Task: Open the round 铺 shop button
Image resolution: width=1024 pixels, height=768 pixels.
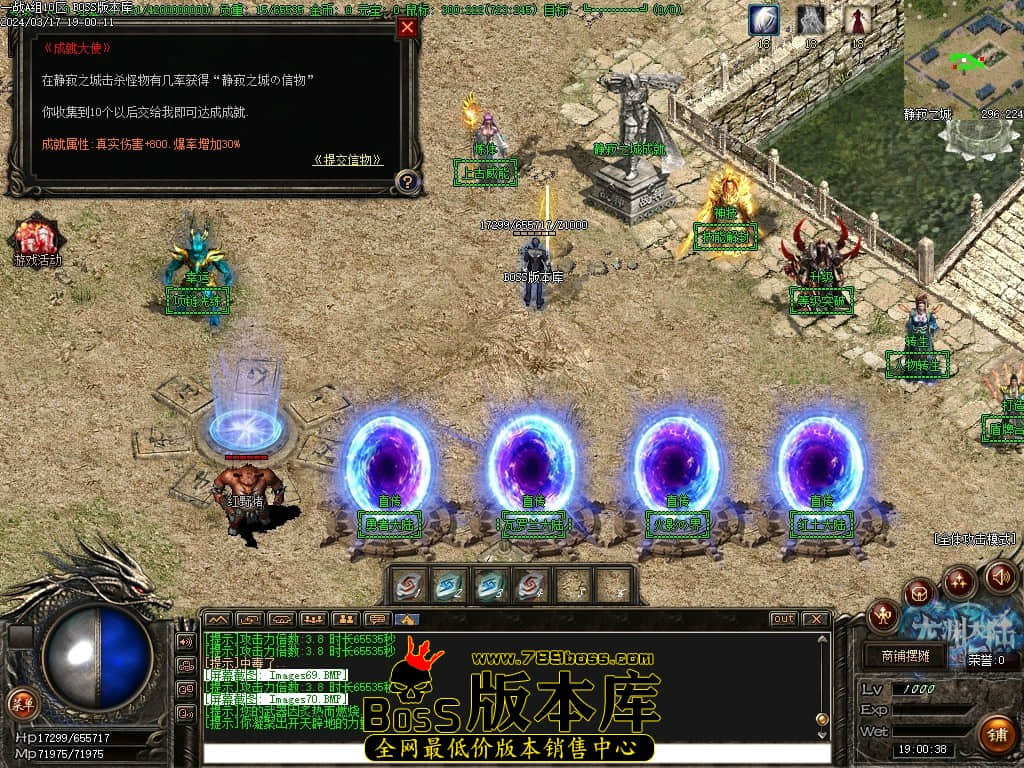Action: click(996, 734)
